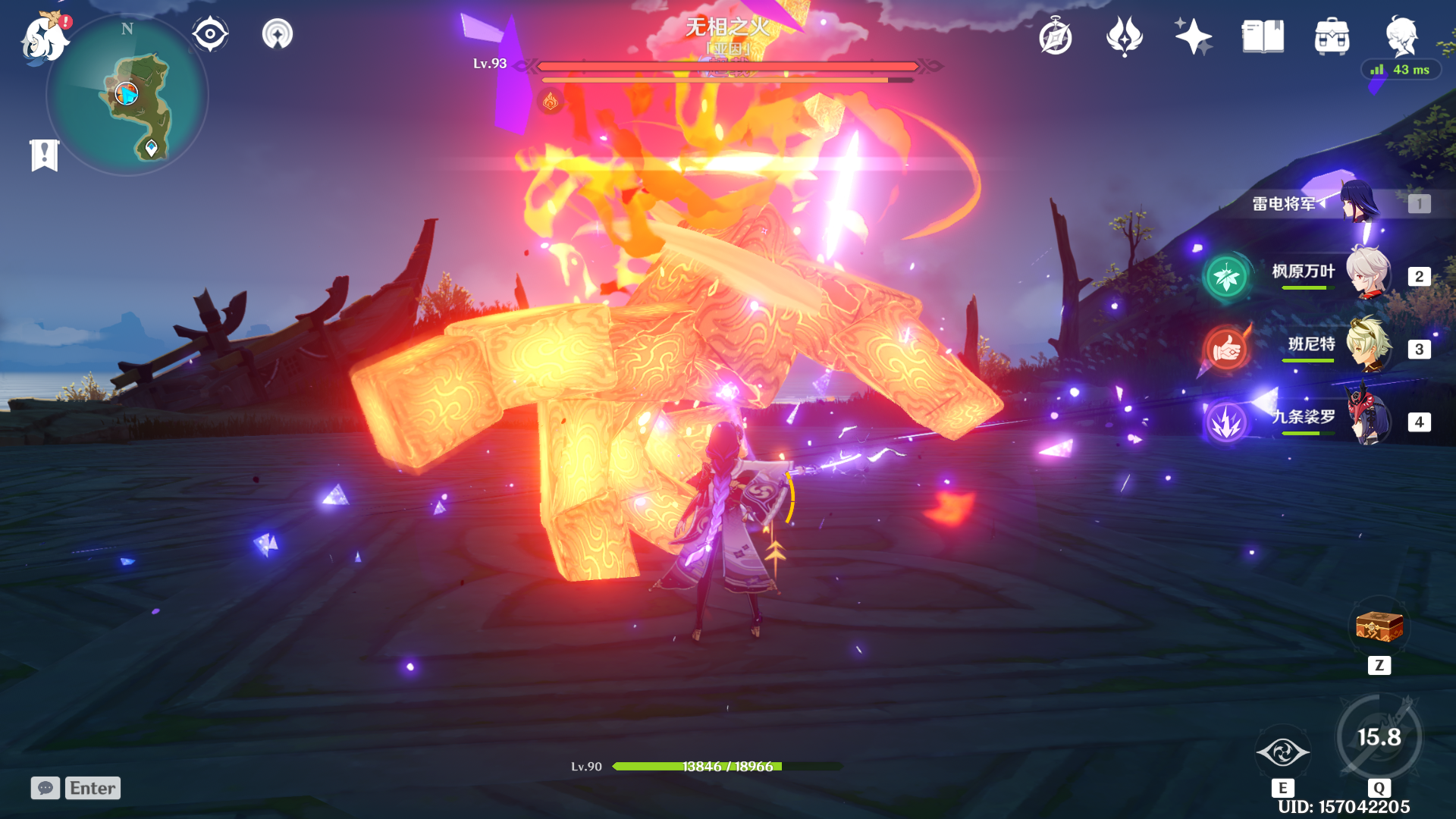The image size is (1456, 819).
Task: Use the treasure chest gadget
Action: tap(1379, 628)
